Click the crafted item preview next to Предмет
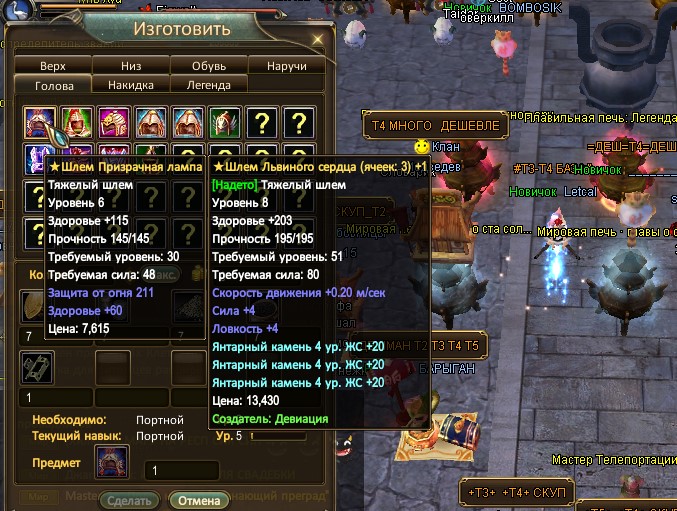 (112, 463)
